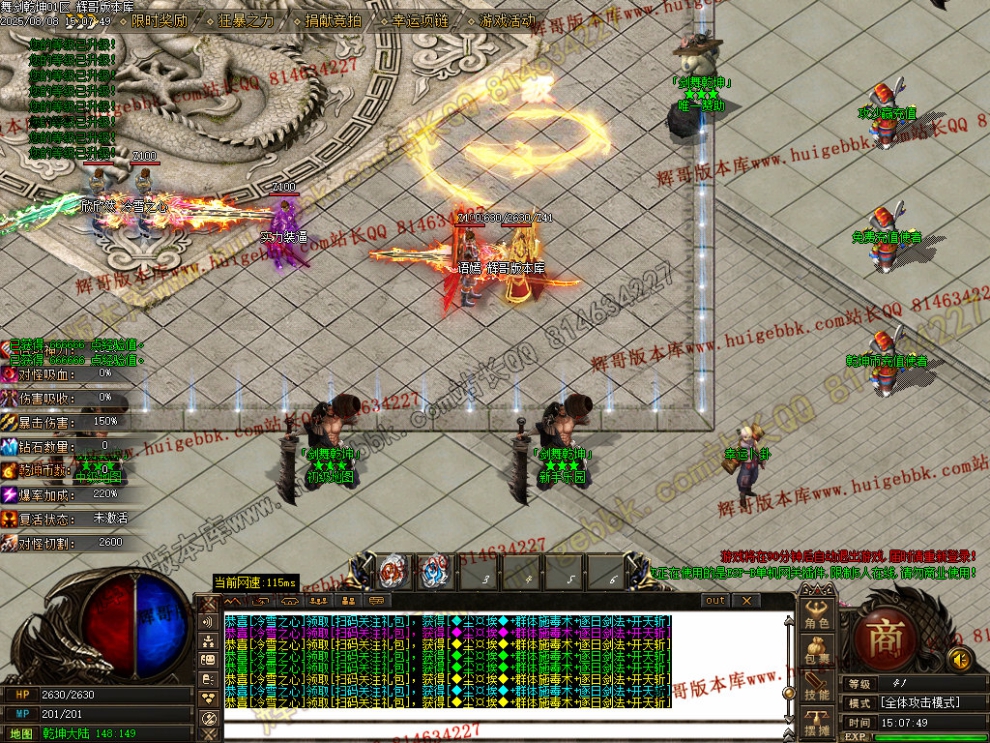Viewport: 990px width, 743px height.
Task: Open the 限时奖励 limited-time reward menu
Action: tap(159, 20)
